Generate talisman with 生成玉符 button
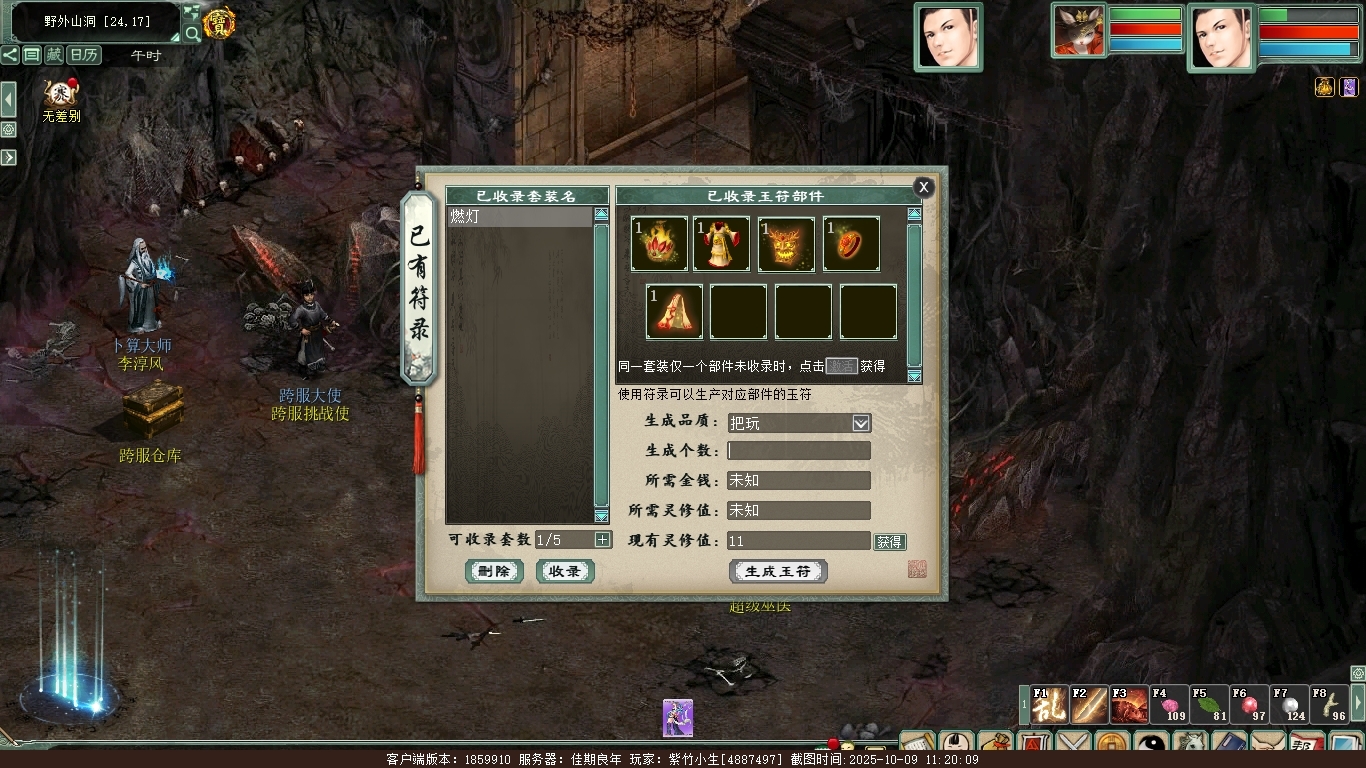 (x=778, y=571)
